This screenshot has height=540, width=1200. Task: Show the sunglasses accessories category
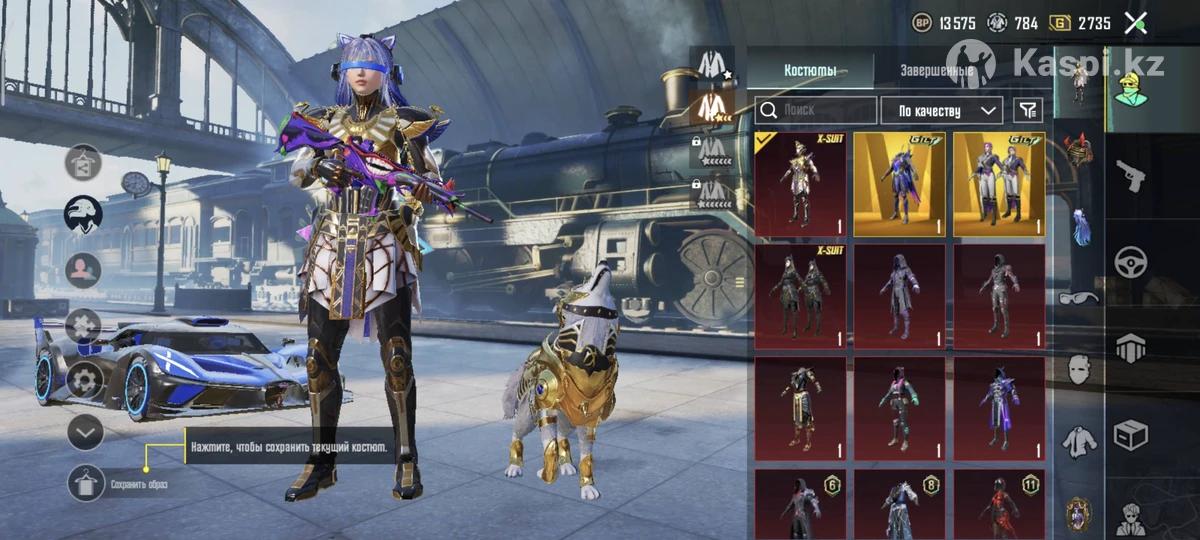coord(1077,297)
